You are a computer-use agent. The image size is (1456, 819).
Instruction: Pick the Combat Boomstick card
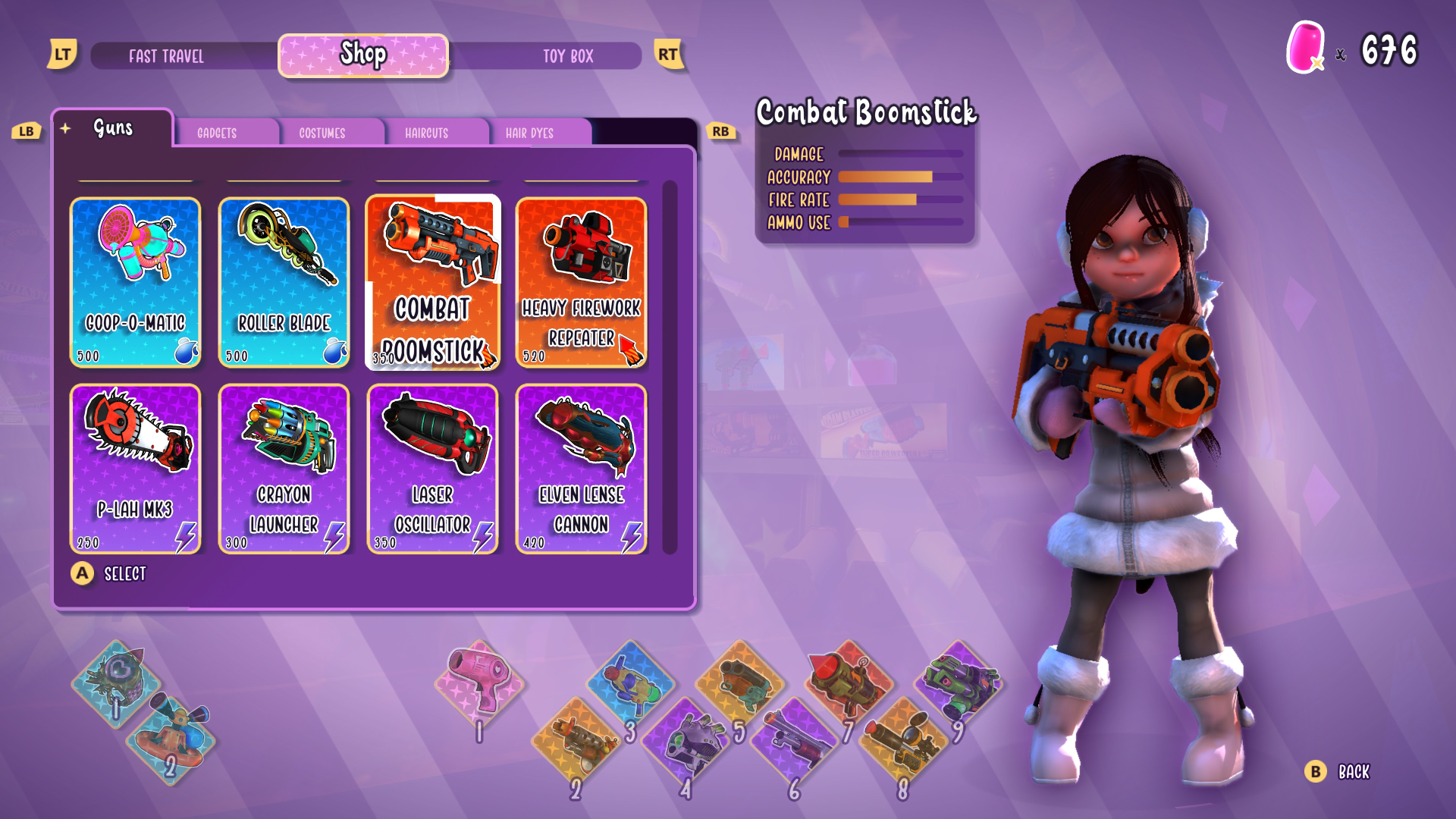tap(433, 282)
